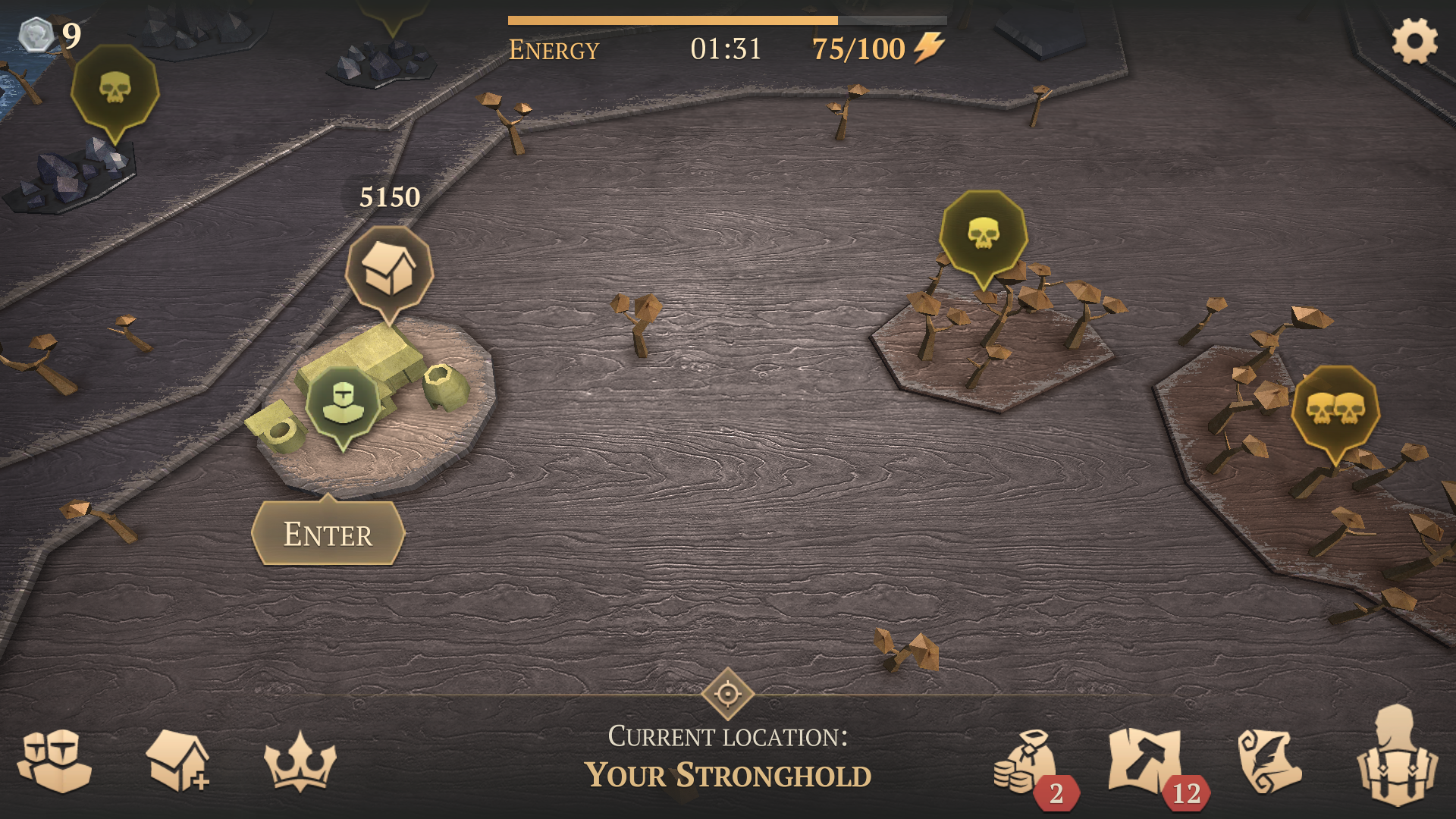Open the crown rankings menu
The height and width of the screenshot is (819, 1456).
coord(300,762)
